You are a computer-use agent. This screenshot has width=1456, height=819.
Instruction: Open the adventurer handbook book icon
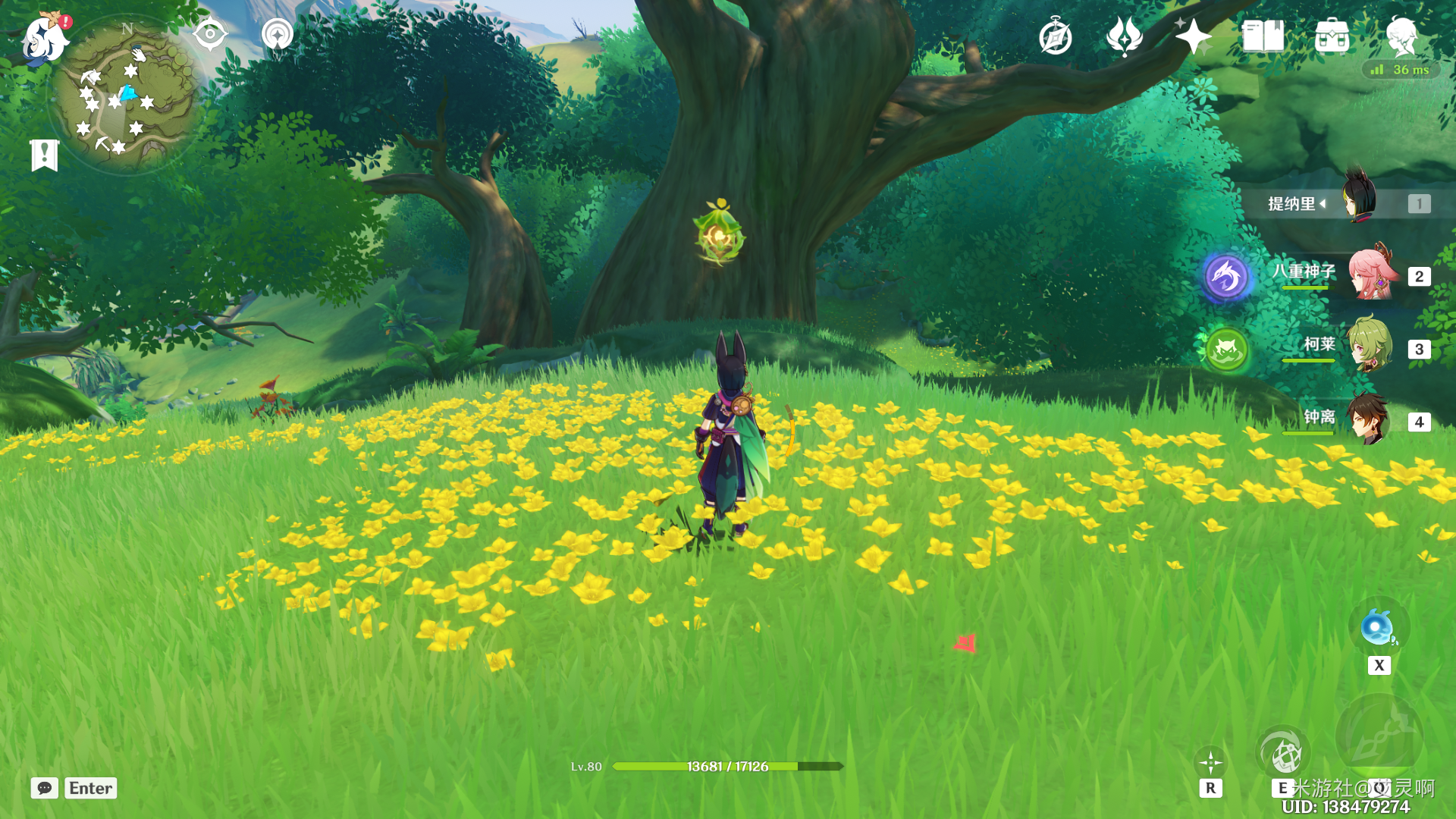click(x=1263, y=36)
